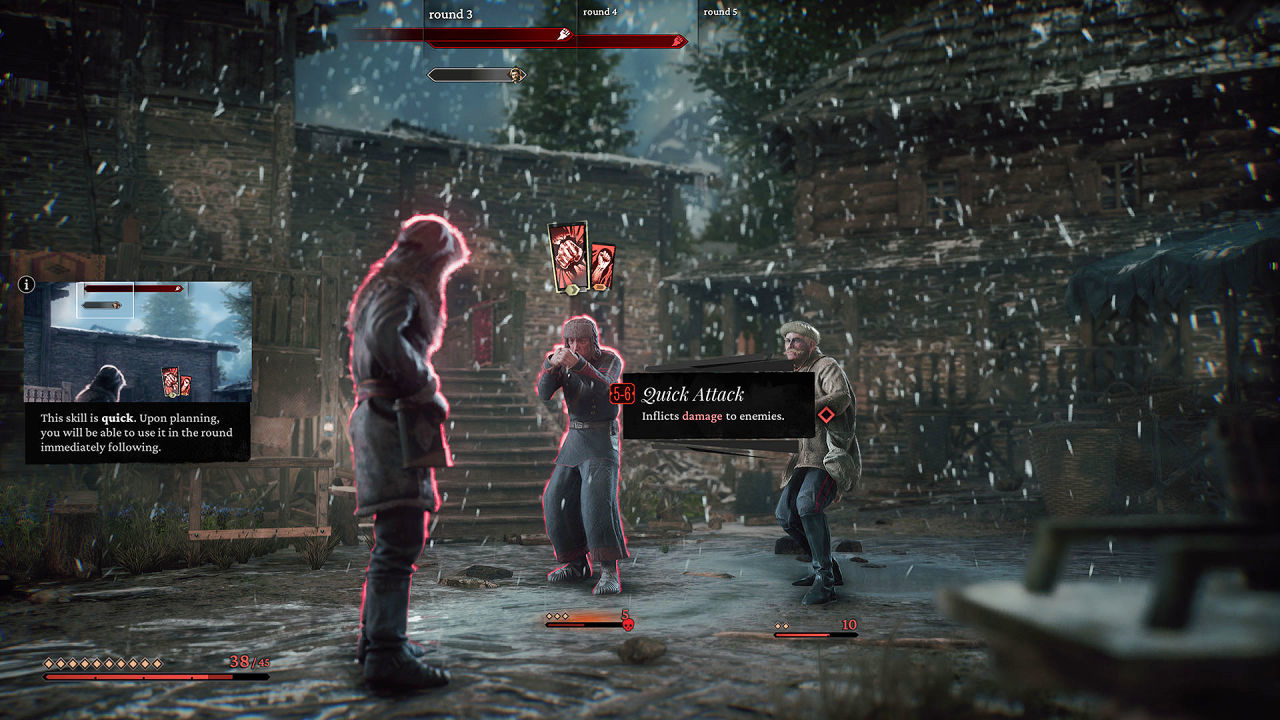
Task: Select the red fist marker on timeline
Action: click(680, 41)
